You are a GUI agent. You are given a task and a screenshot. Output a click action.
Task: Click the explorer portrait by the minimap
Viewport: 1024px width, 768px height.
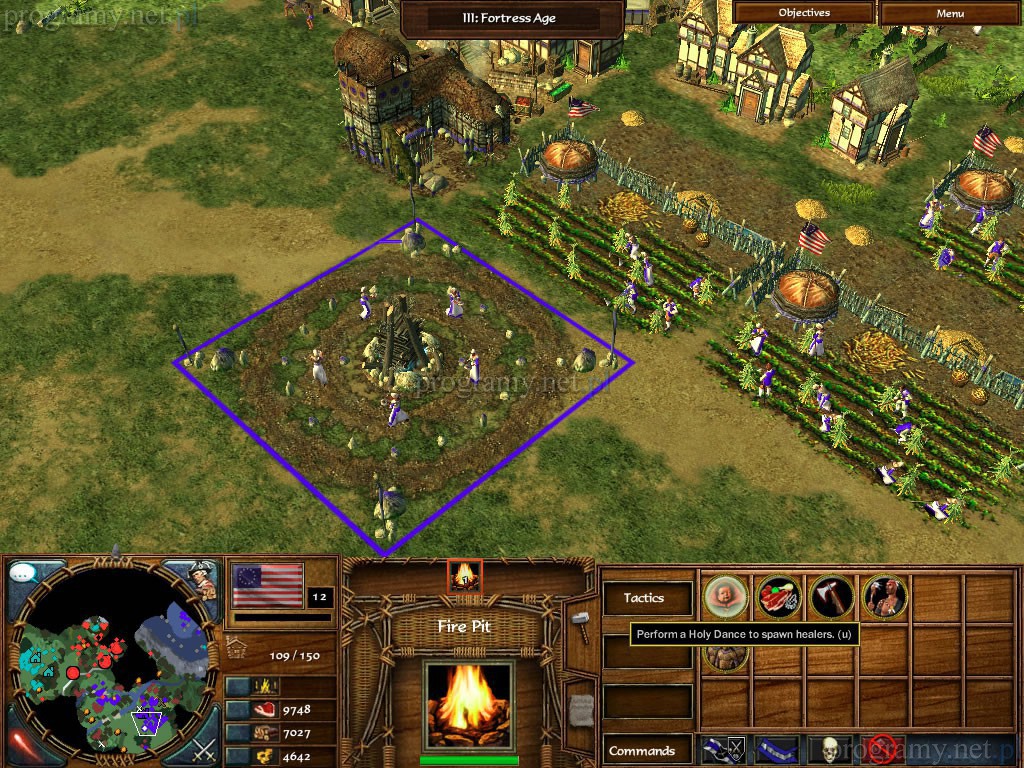point(204,580)
